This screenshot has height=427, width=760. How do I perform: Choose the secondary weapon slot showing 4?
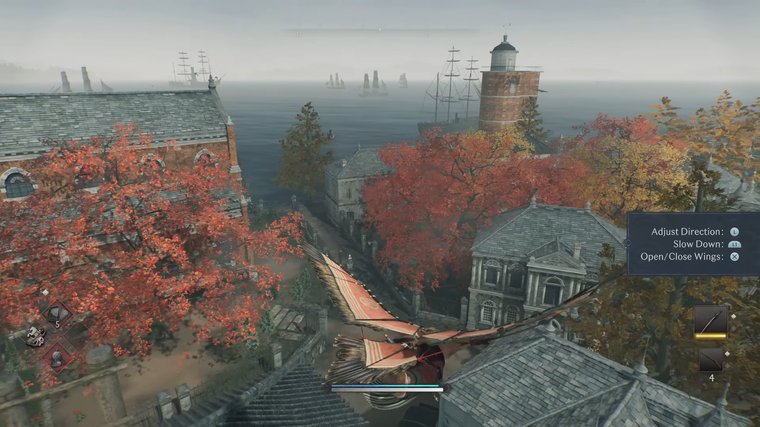click(710, 360)
